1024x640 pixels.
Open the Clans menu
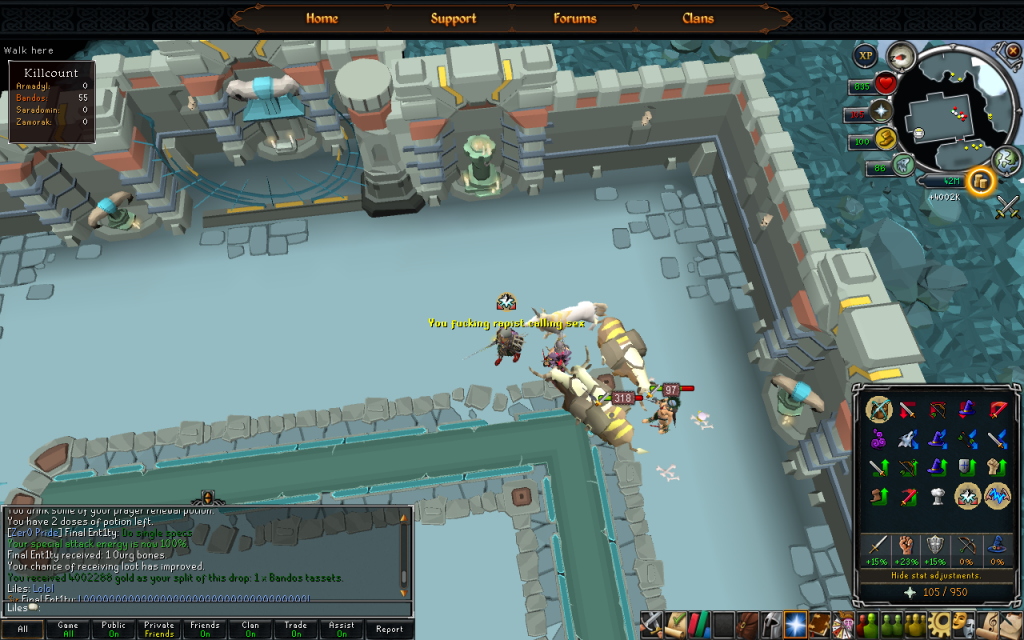click(698, 18)
